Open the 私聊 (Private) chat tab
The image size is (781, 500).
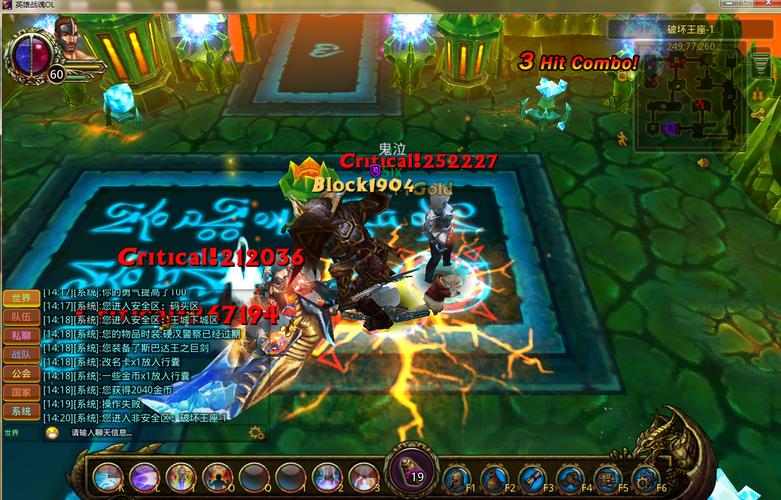[x=20, y=336]
